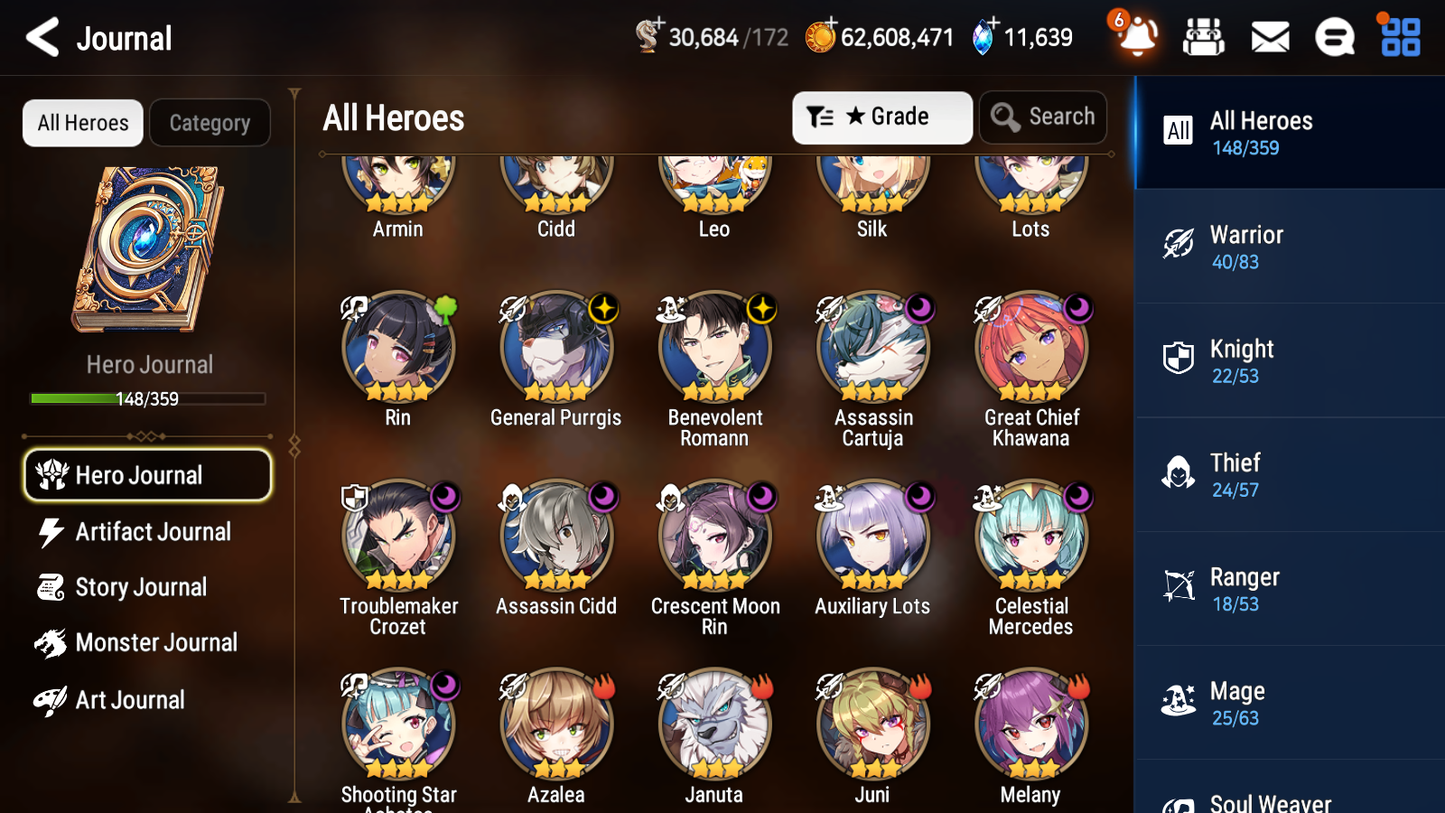
Task: Open the mailbox envelope icon
Action: click(x=1270, y=36)
